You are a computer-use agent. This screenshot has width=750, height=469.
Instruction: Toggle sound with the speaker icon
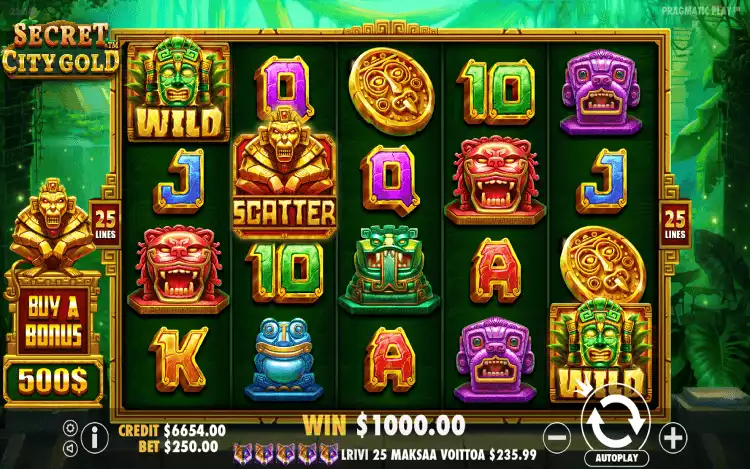point(70,445)
